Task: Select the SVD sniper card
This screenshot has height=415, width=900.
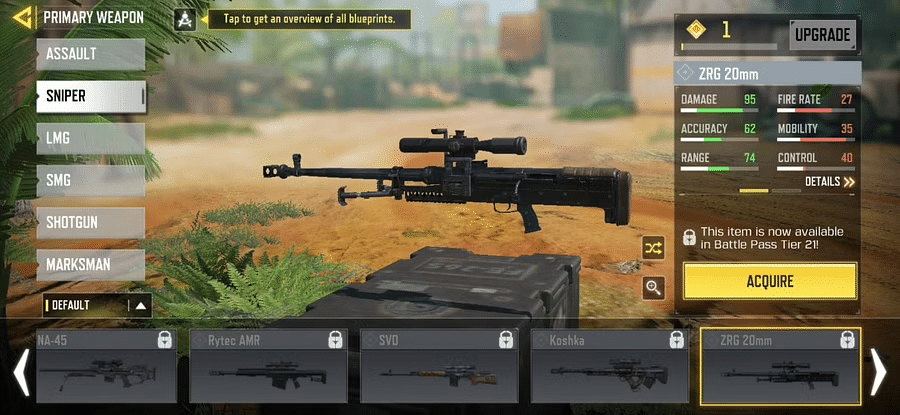Action: [448, 366]
